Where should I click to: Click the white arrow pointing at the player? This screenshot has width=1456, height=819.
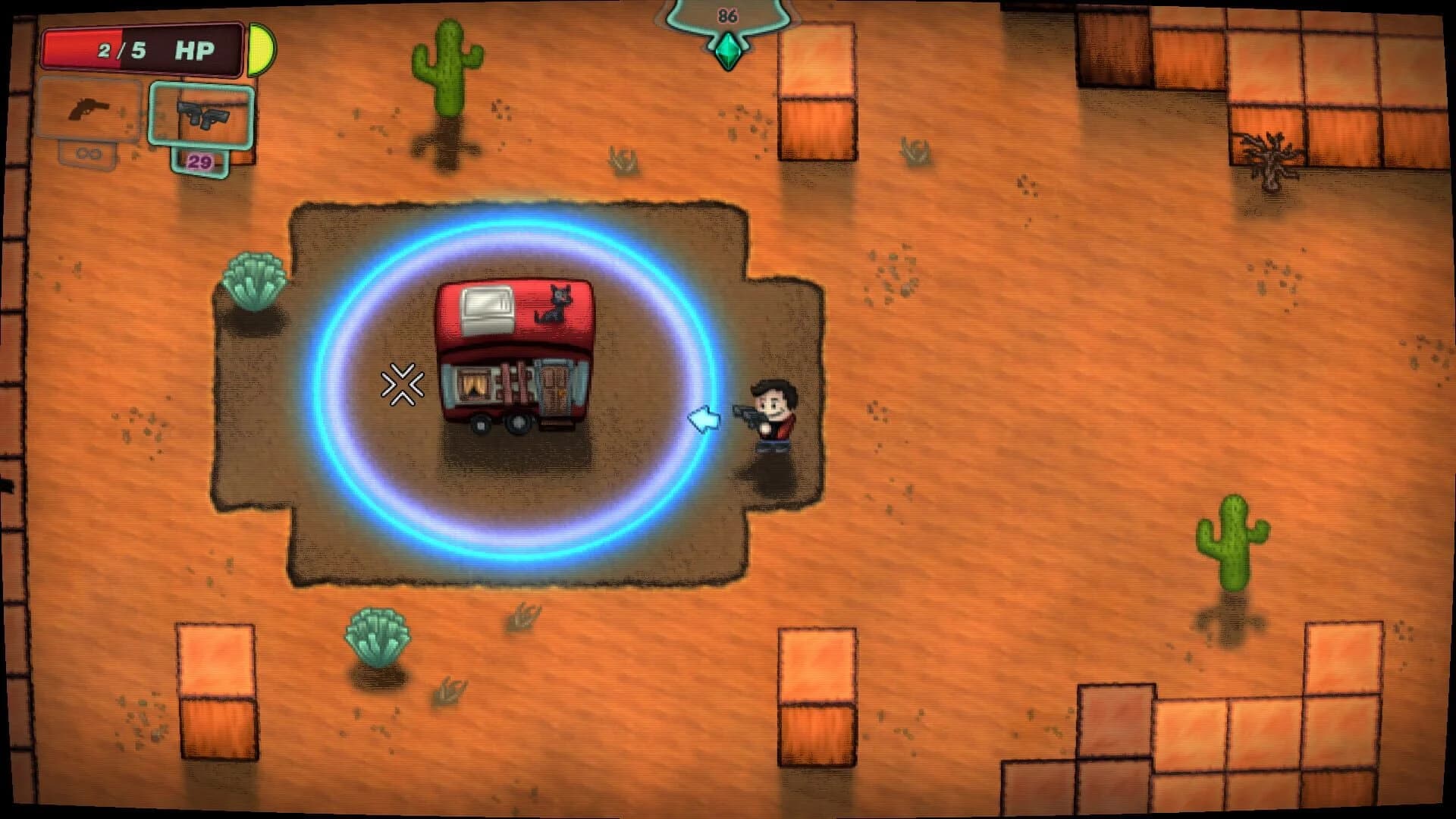[x=705, y=418]
